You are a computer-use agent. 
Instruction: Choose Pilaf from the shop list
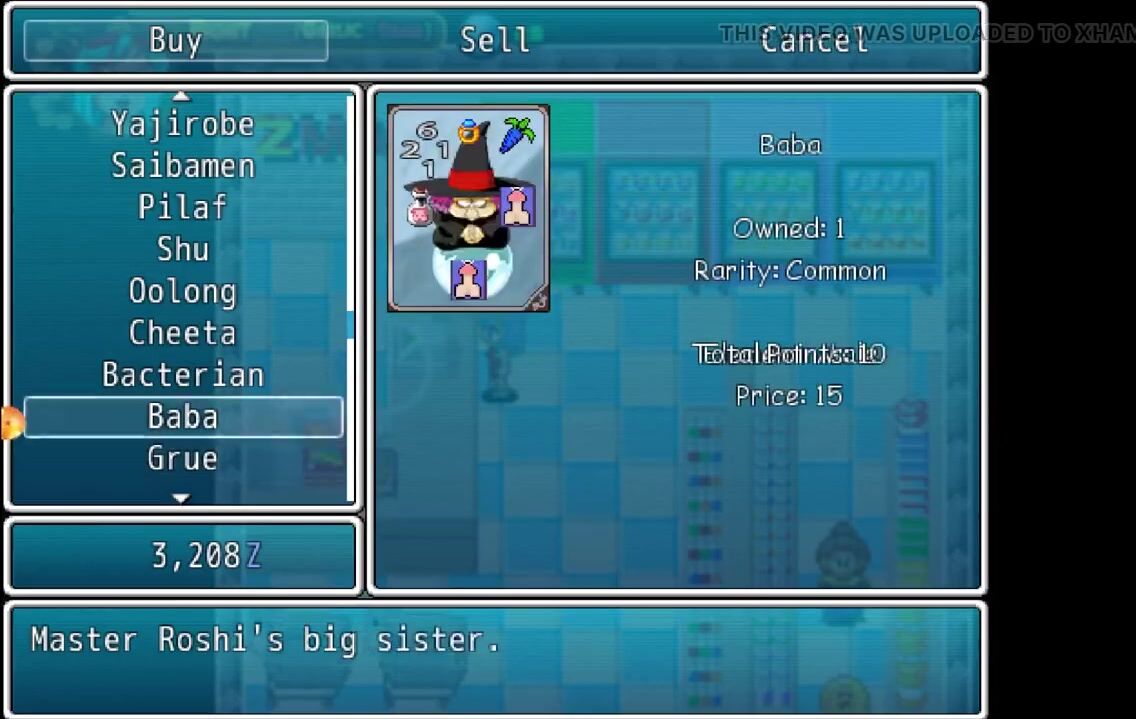pos(182,208)
